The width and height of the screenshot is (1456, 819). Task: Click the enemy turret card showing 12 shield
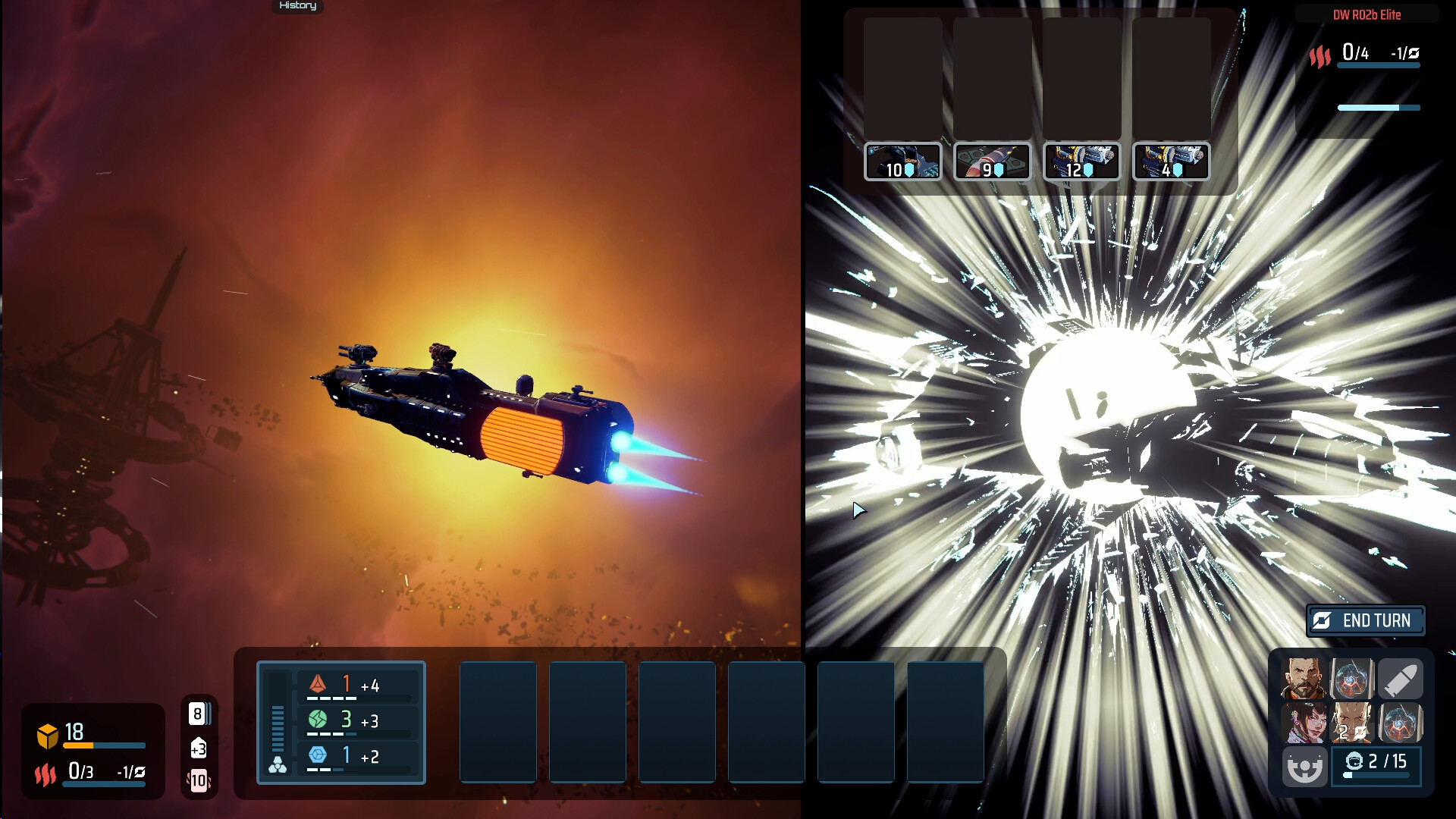point(1082,162)
